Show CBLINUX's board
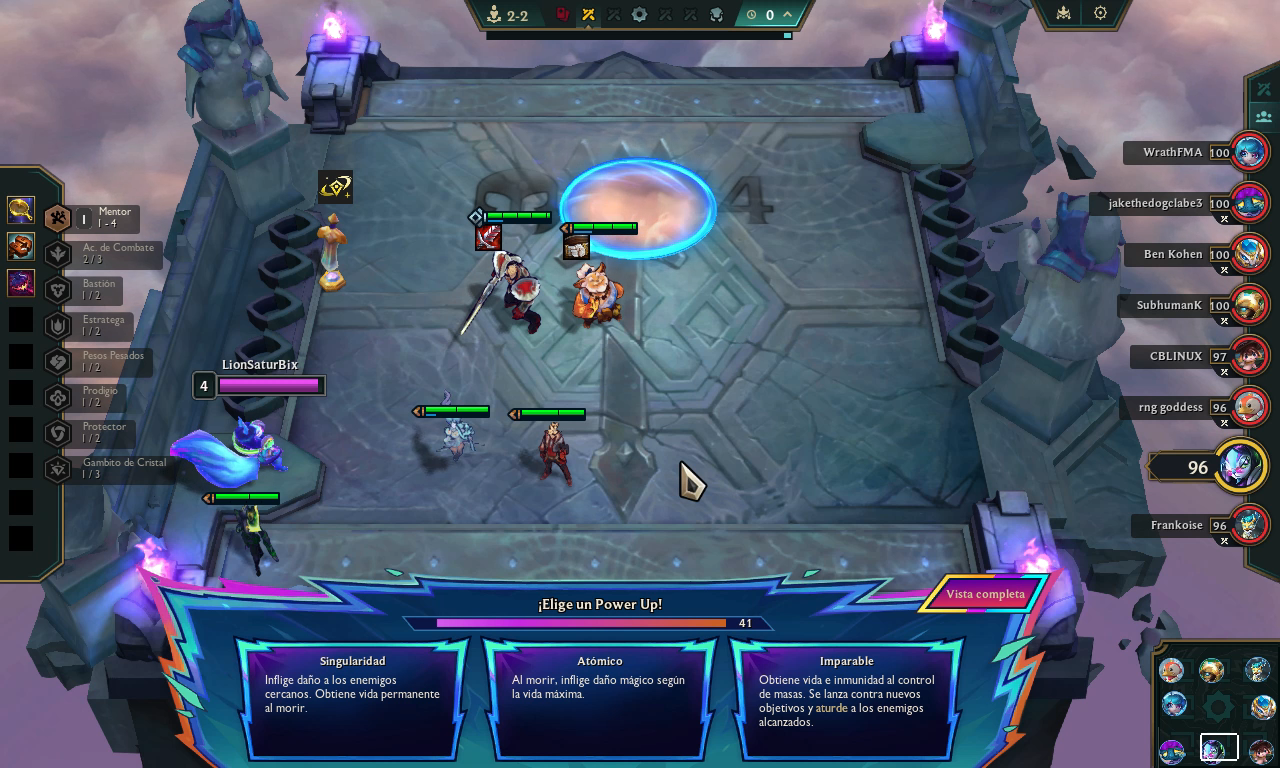This screenshot has width=1280, height=768. coord(1248,356)
